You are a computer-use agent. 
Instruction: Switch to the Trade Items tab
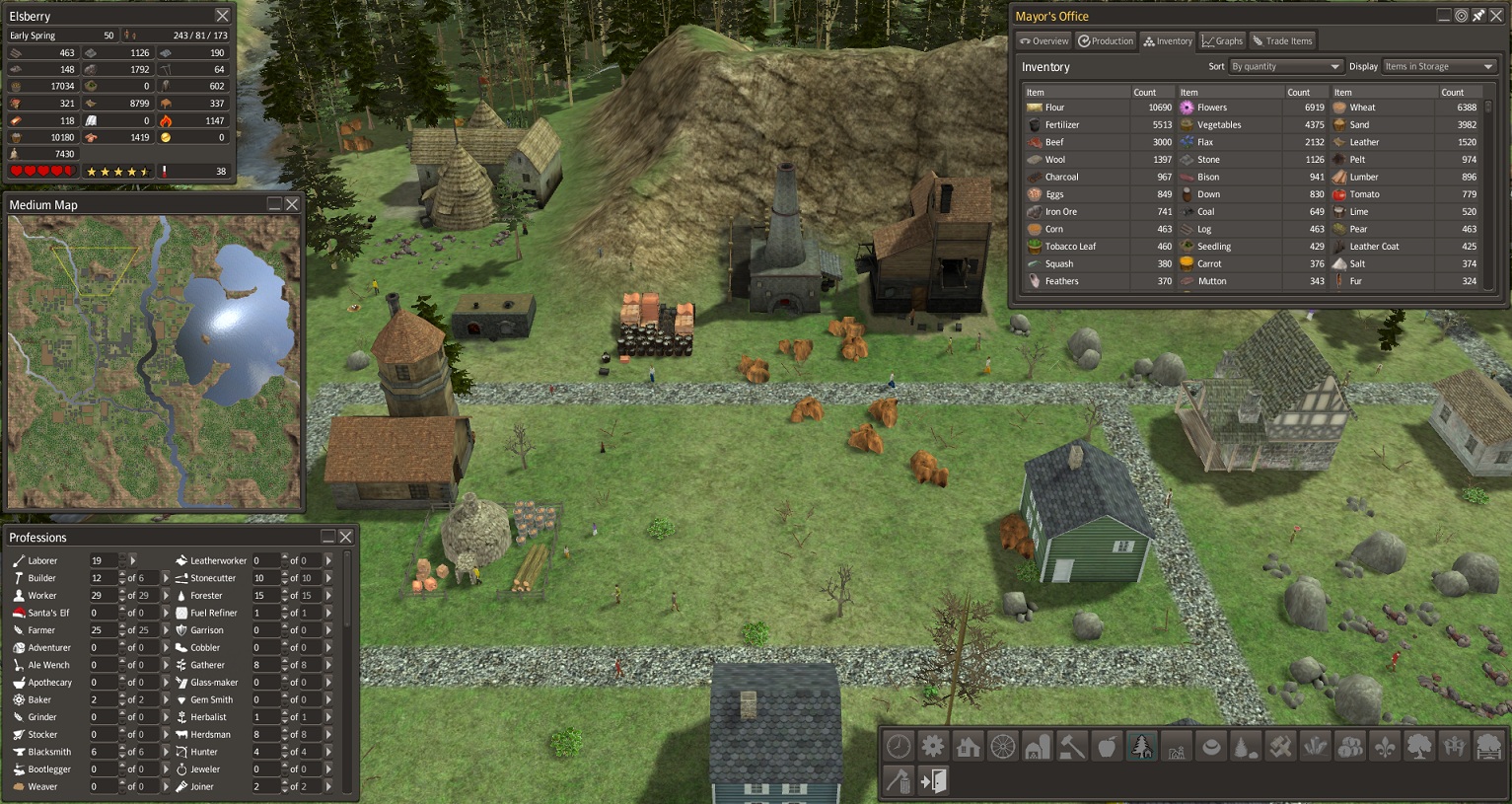1282,41
